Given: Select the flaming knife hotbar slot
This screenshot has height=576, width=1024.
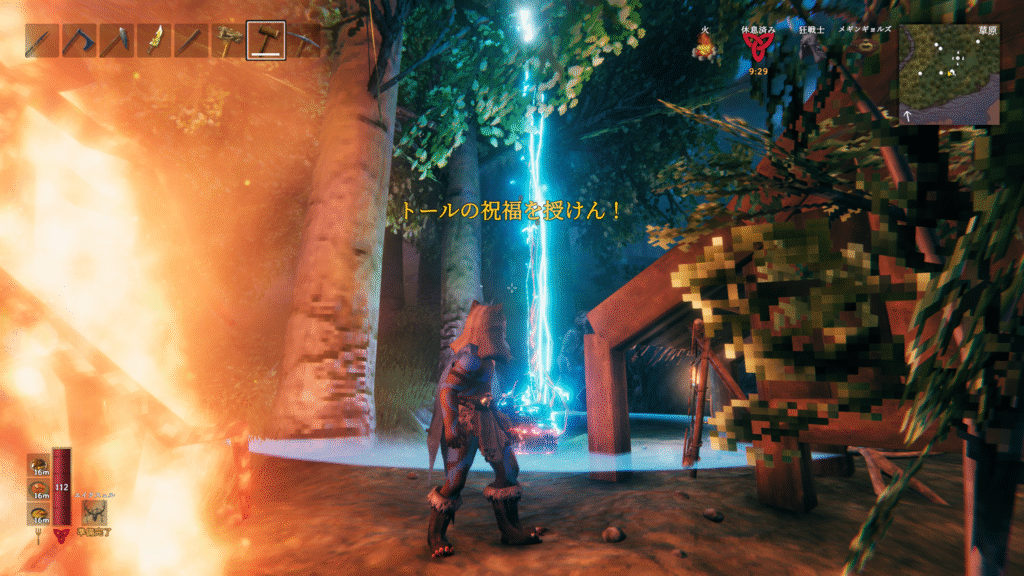Looking at the screenshot, I should 154,41.
